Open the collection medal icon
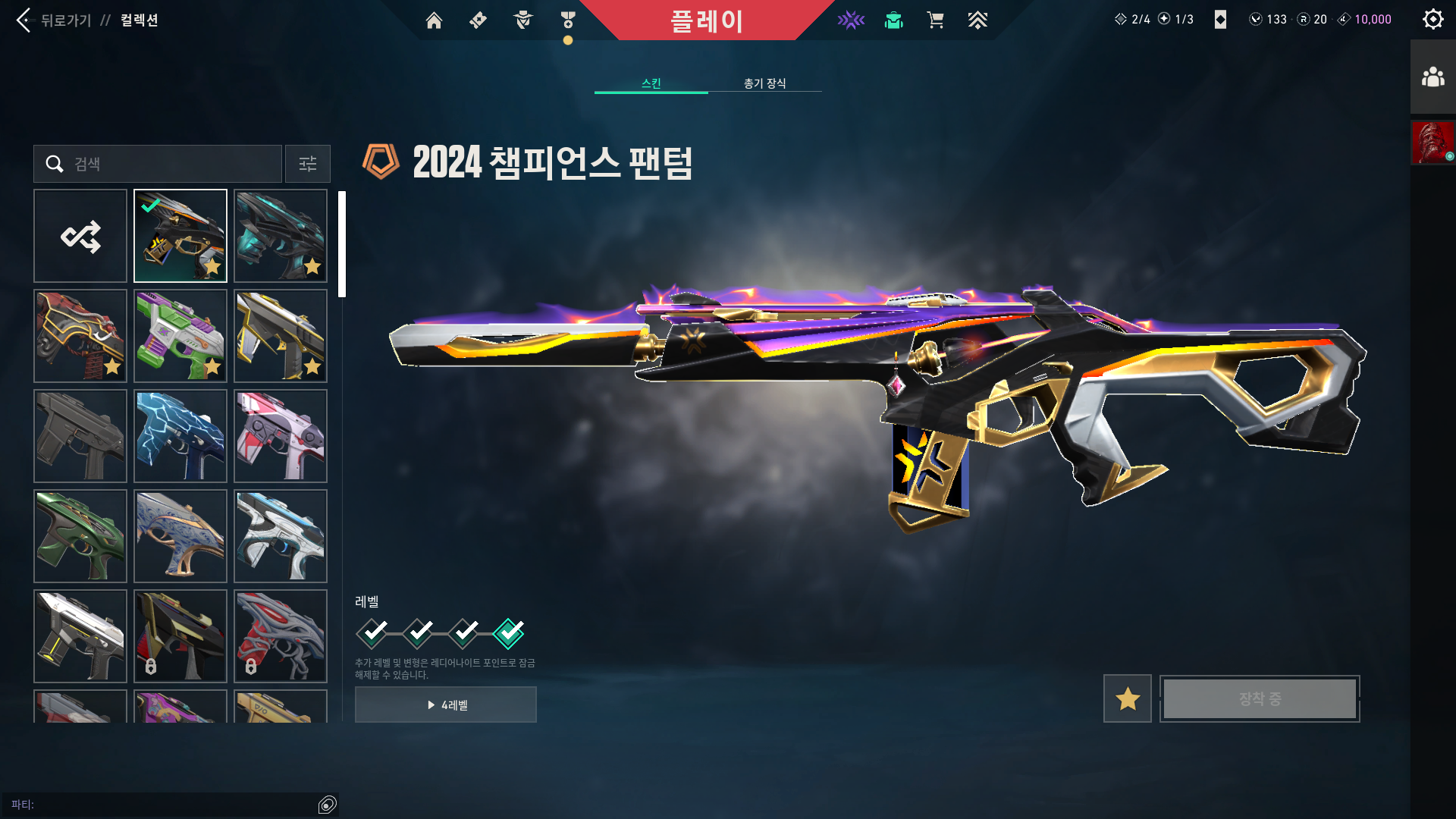 (566, 20)
